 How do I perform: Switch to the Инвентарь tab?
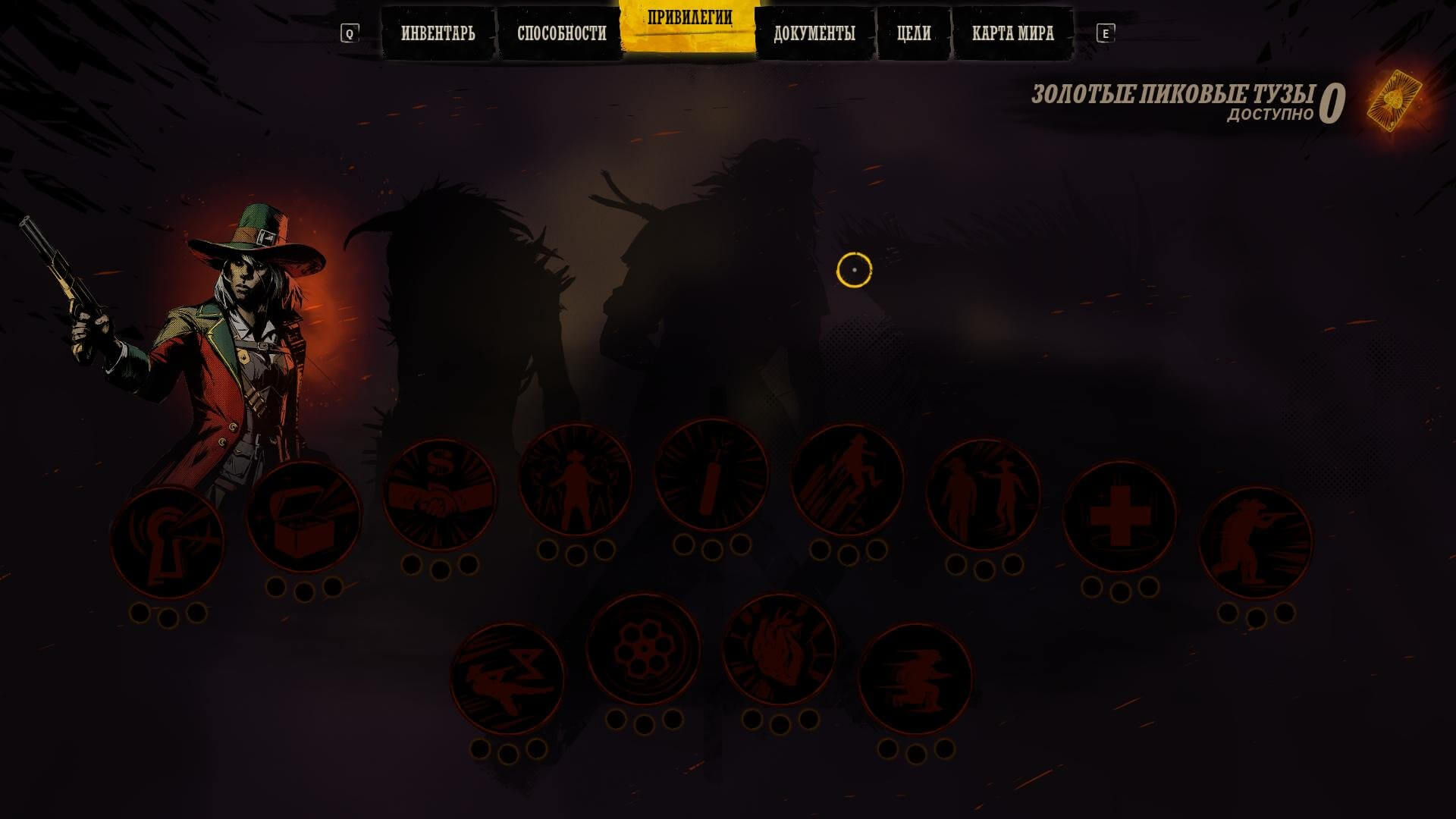438,33
